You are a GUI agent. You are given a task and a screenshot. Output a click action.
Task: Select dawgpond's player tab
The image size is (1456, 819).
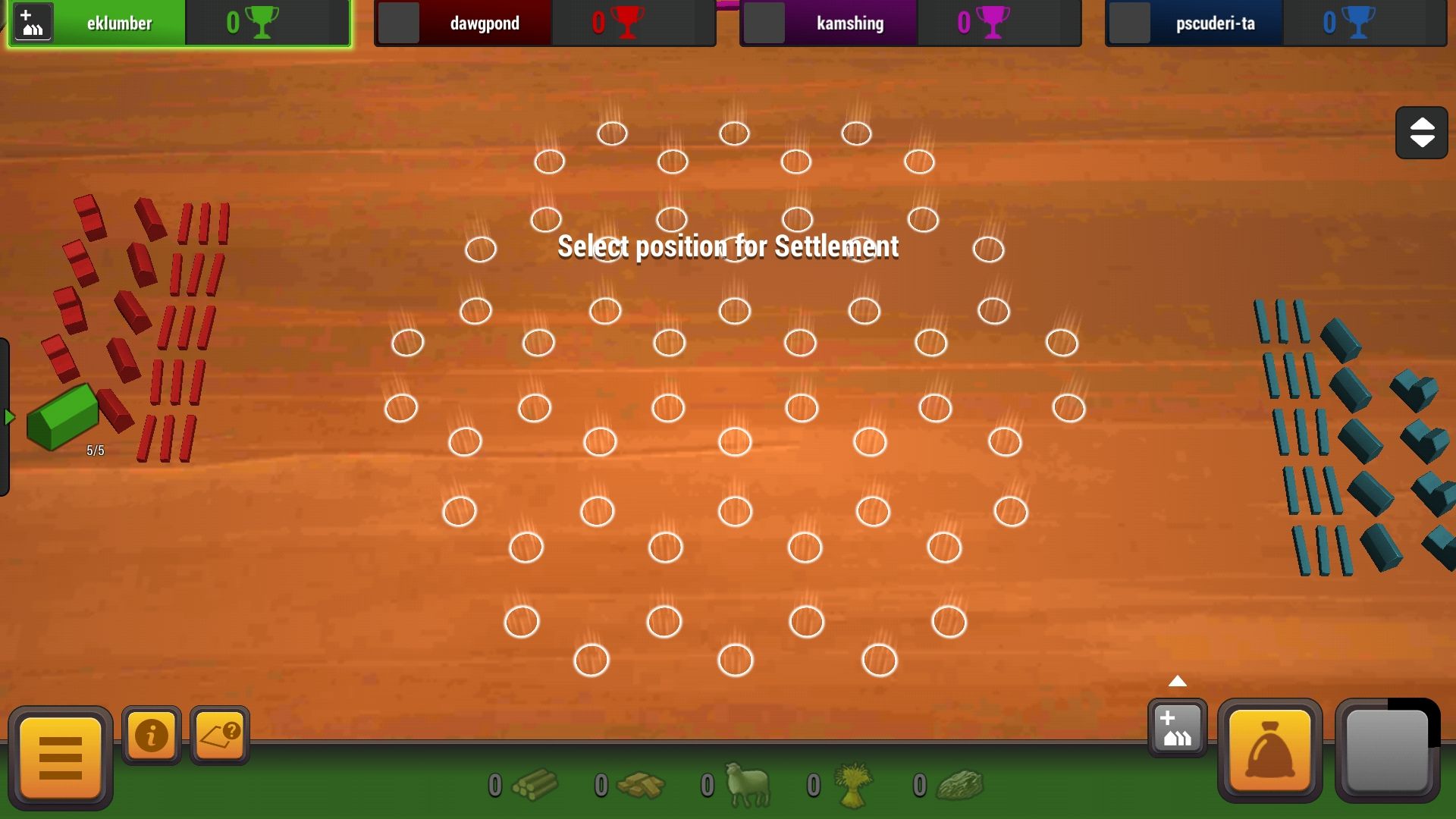pos(485,23)
